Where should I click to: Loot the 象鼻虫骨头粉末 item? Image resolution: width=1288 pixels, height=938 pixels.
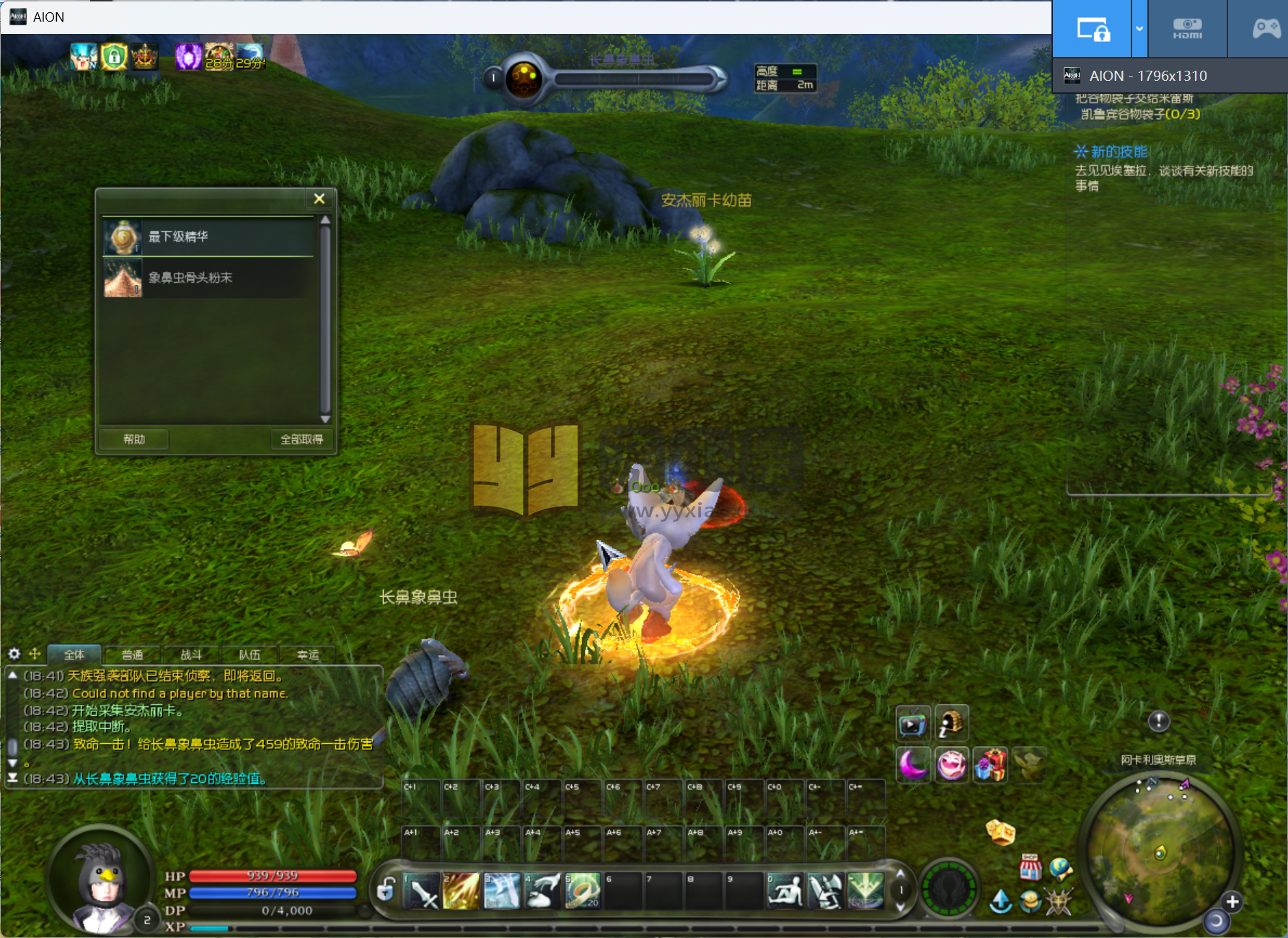tap(208, 278)
